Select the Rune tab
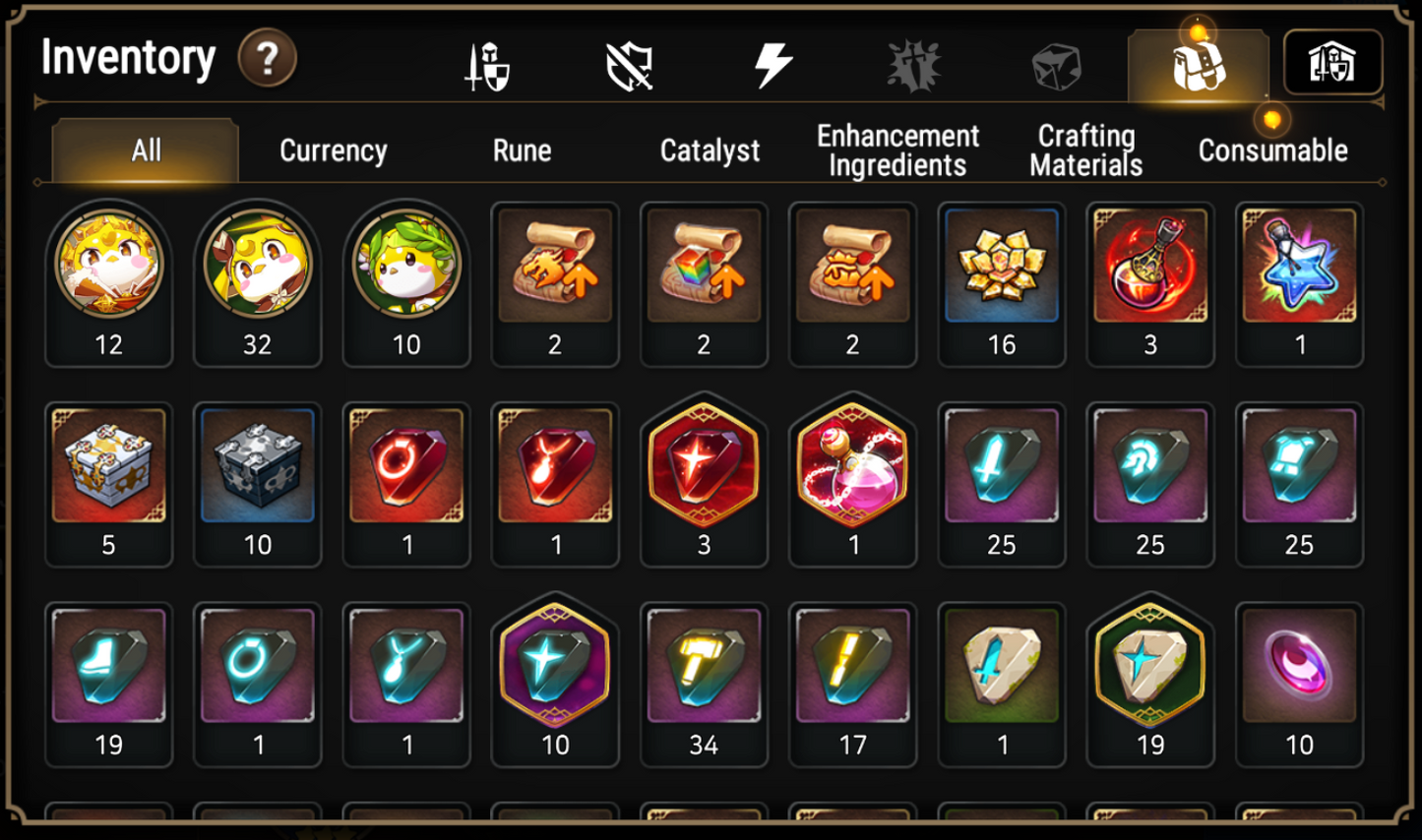This screenshot has width=1422, height=840. coord(523,151)
